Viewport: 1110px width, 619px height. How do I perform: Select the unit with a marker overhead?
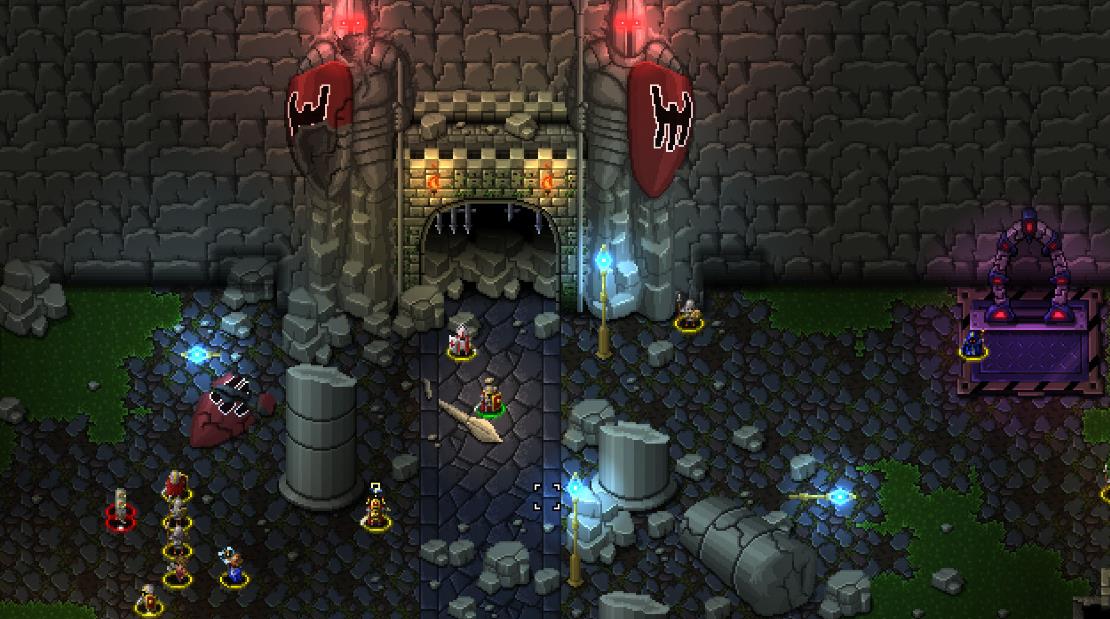pos(376,510)
